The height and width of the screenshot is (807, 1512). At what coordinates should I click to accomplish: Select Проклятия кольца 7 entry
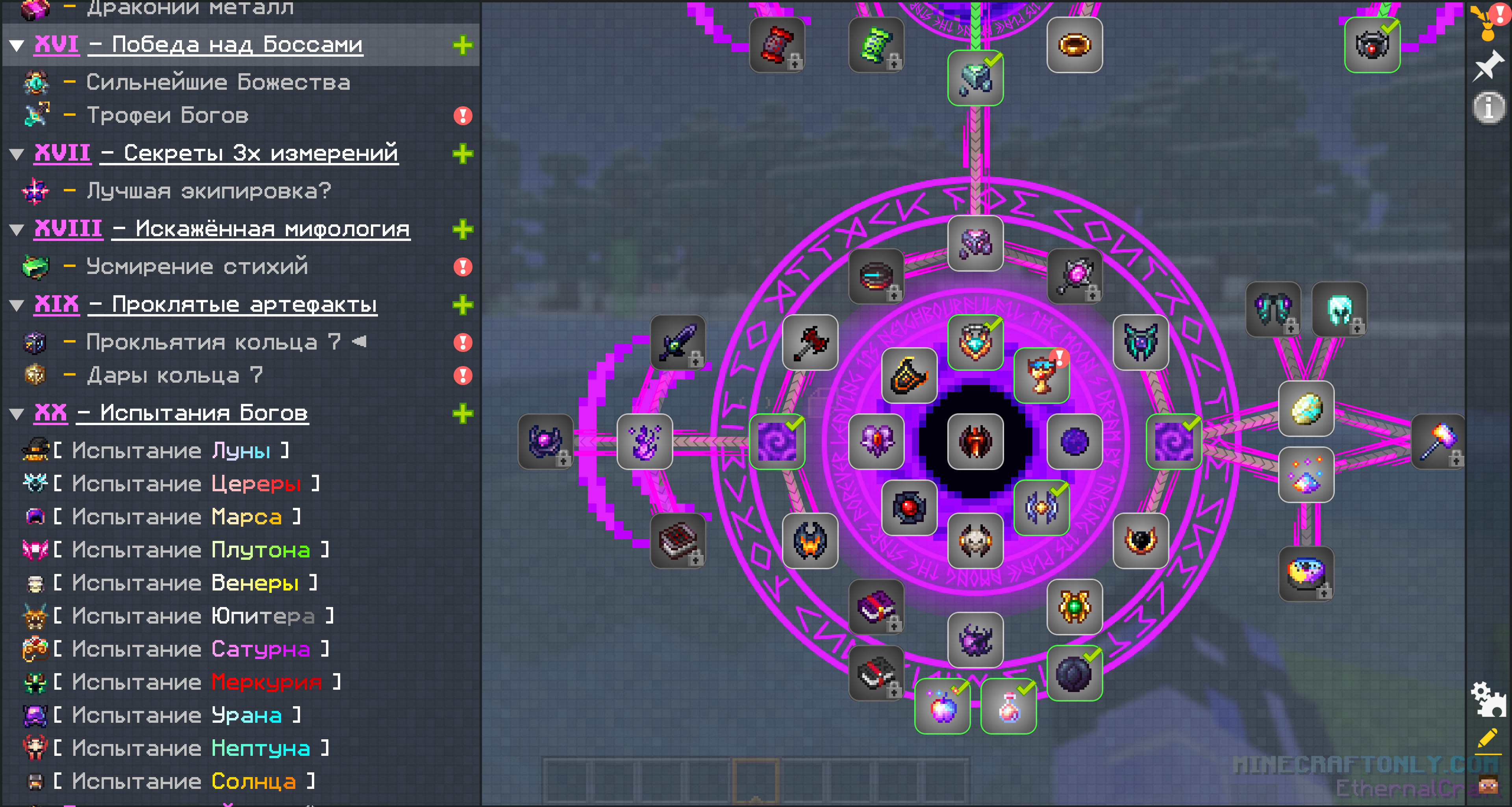(x=212, y=342)
